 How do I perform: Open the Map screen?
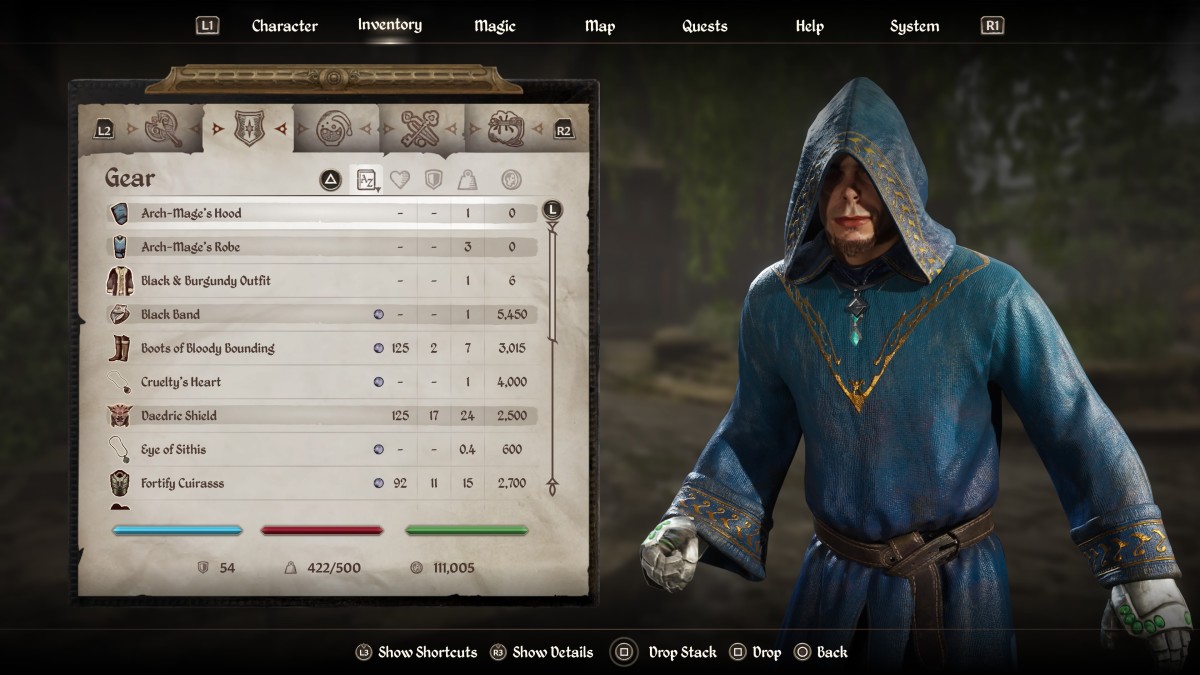[599, 26]
